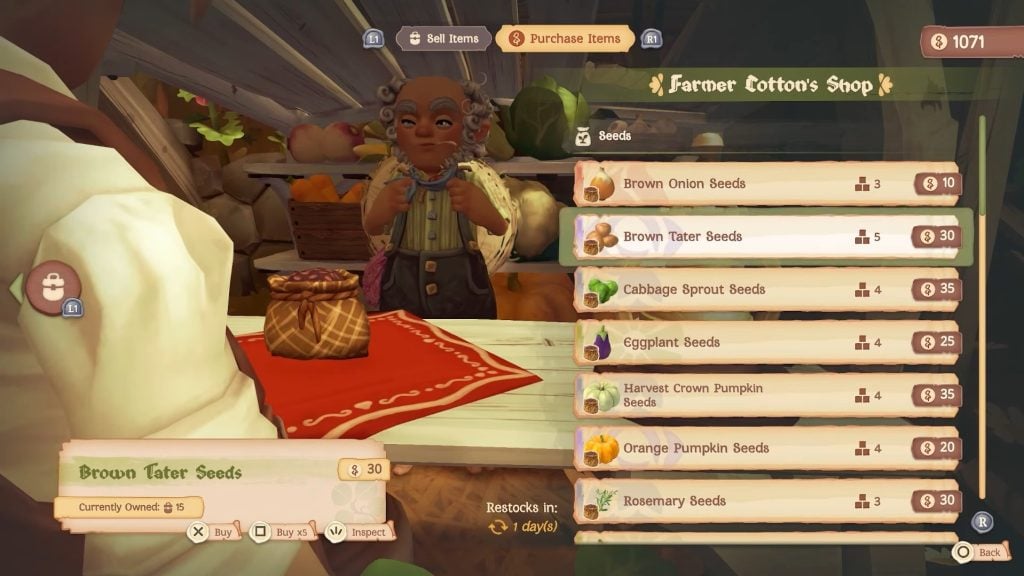Viewport: 1024px width, 576px height.
Task: Switch to the Sell Items tab
Action: (442, 38)
